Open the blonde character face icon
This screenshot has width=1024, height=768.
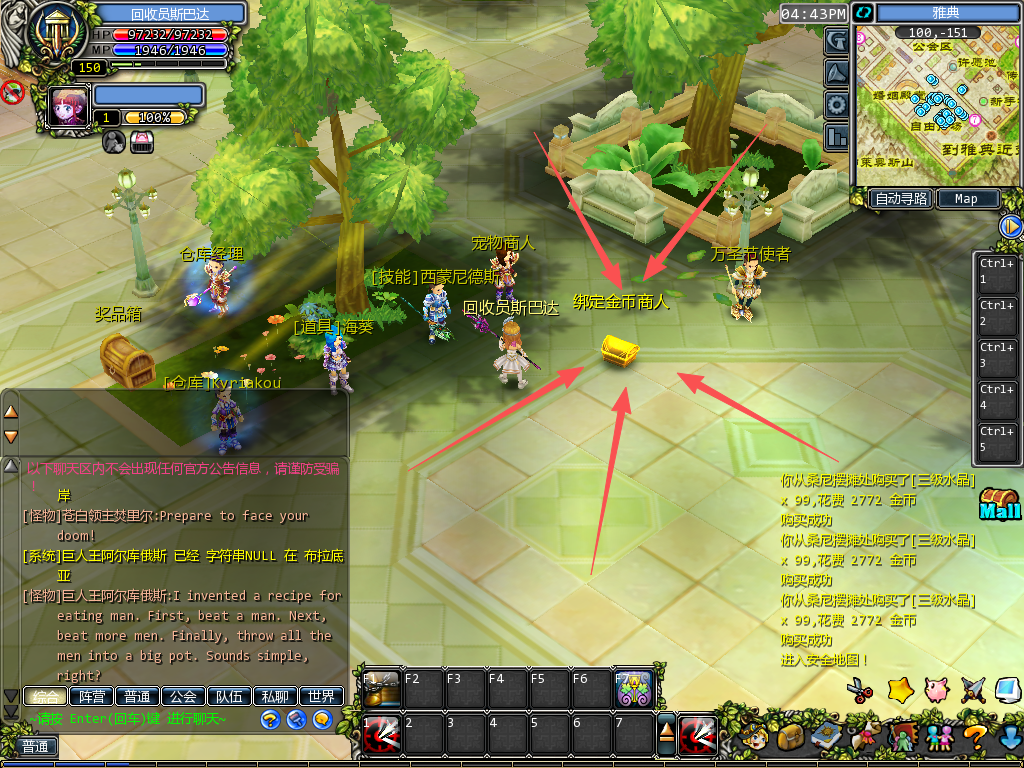pos(751,738)
